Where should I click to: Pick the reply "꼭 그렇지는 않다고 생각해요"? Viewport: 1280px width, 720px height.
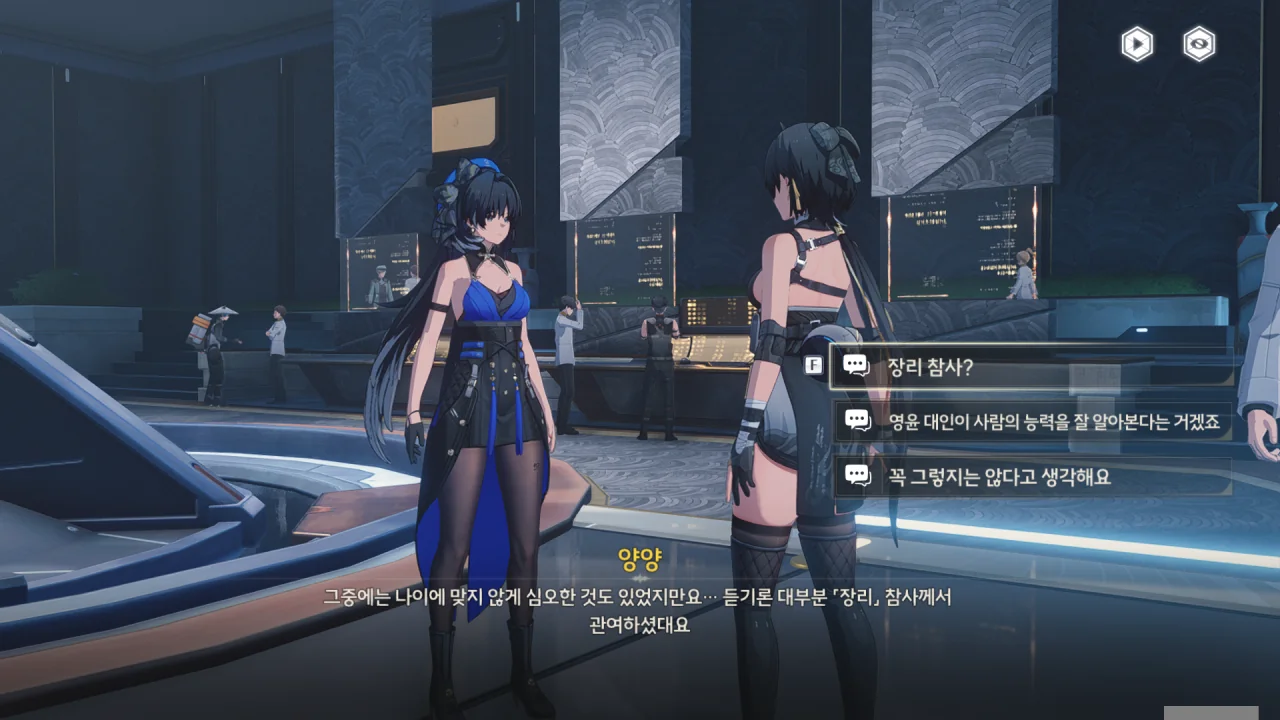(x=1030, y=477)
